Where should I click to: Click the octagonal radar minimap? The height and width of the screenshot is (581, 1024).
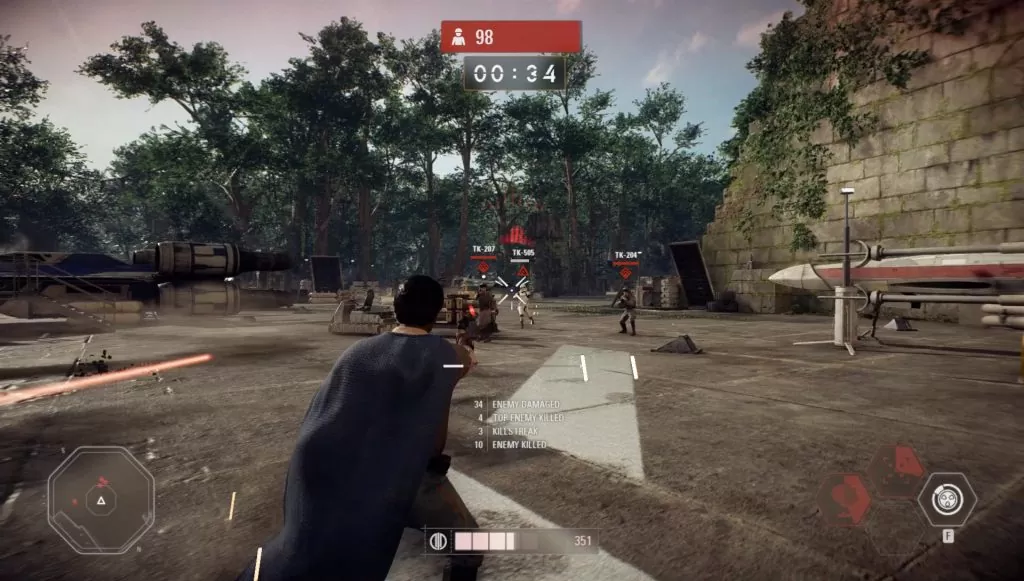coord(101,499)
